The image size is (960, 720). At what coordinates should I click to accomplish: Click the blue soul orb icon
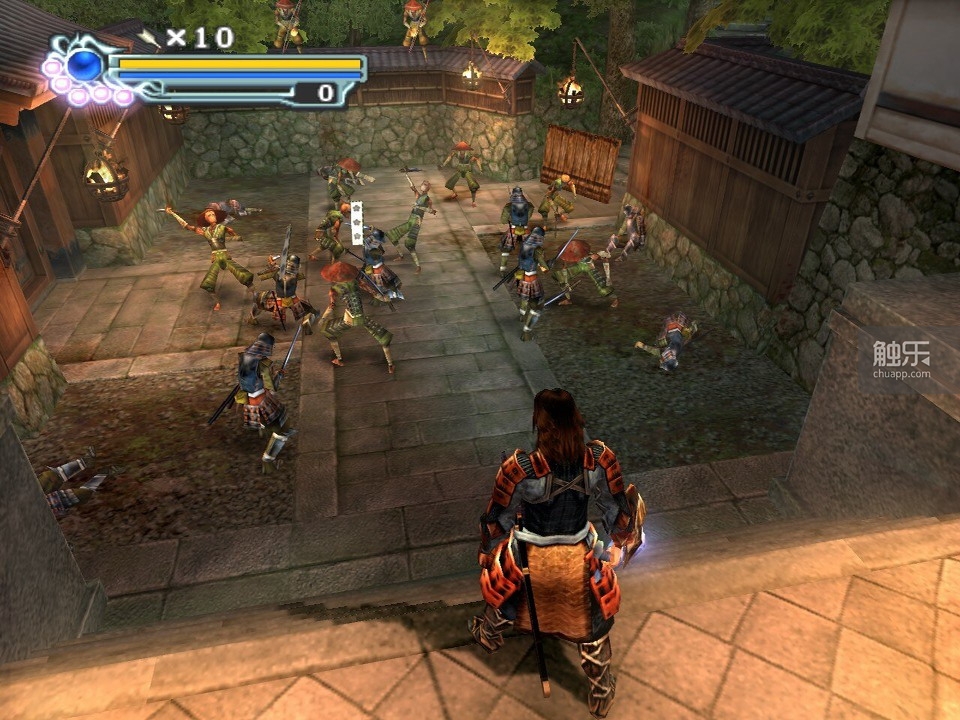(85, 66)
